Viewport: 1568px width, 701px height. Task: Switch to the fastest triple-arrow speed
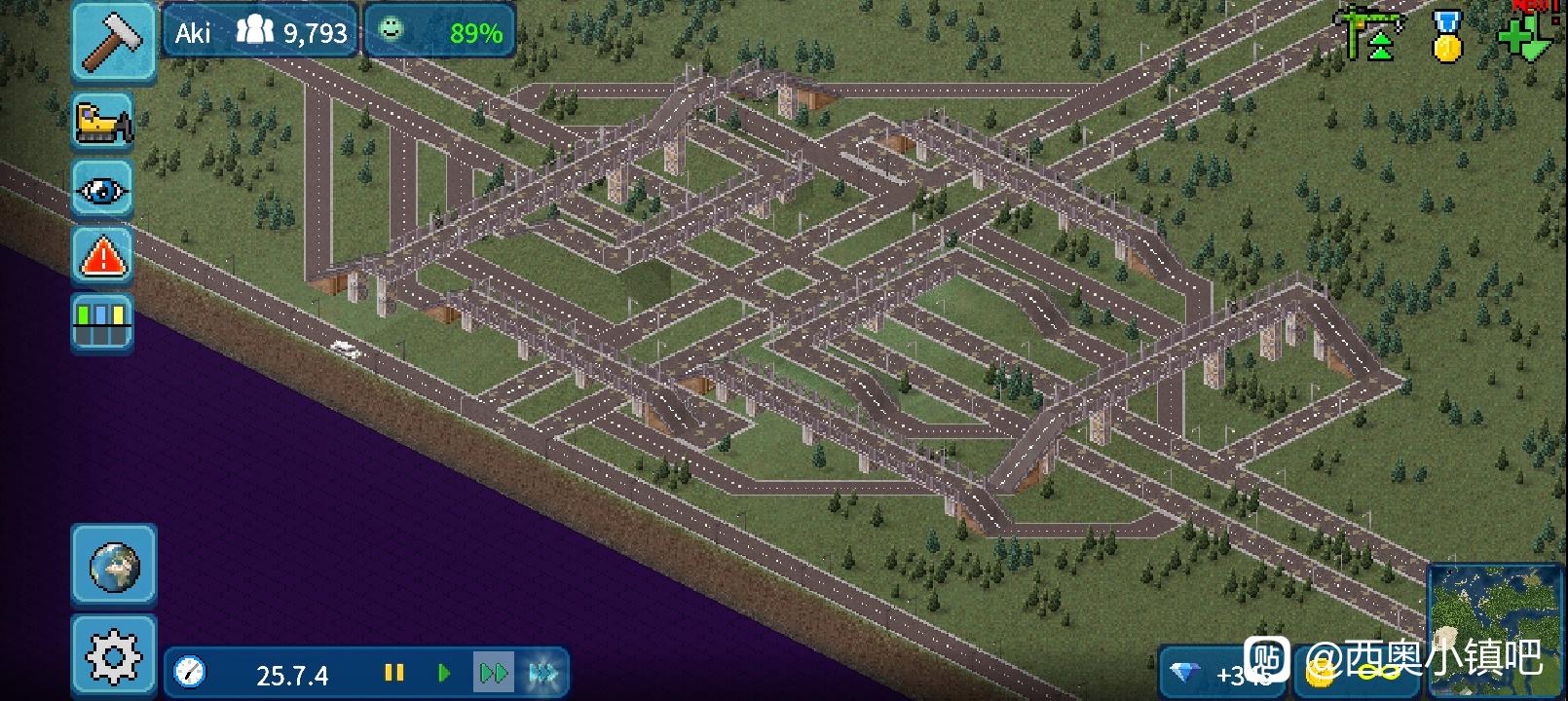tap(542, 673)
